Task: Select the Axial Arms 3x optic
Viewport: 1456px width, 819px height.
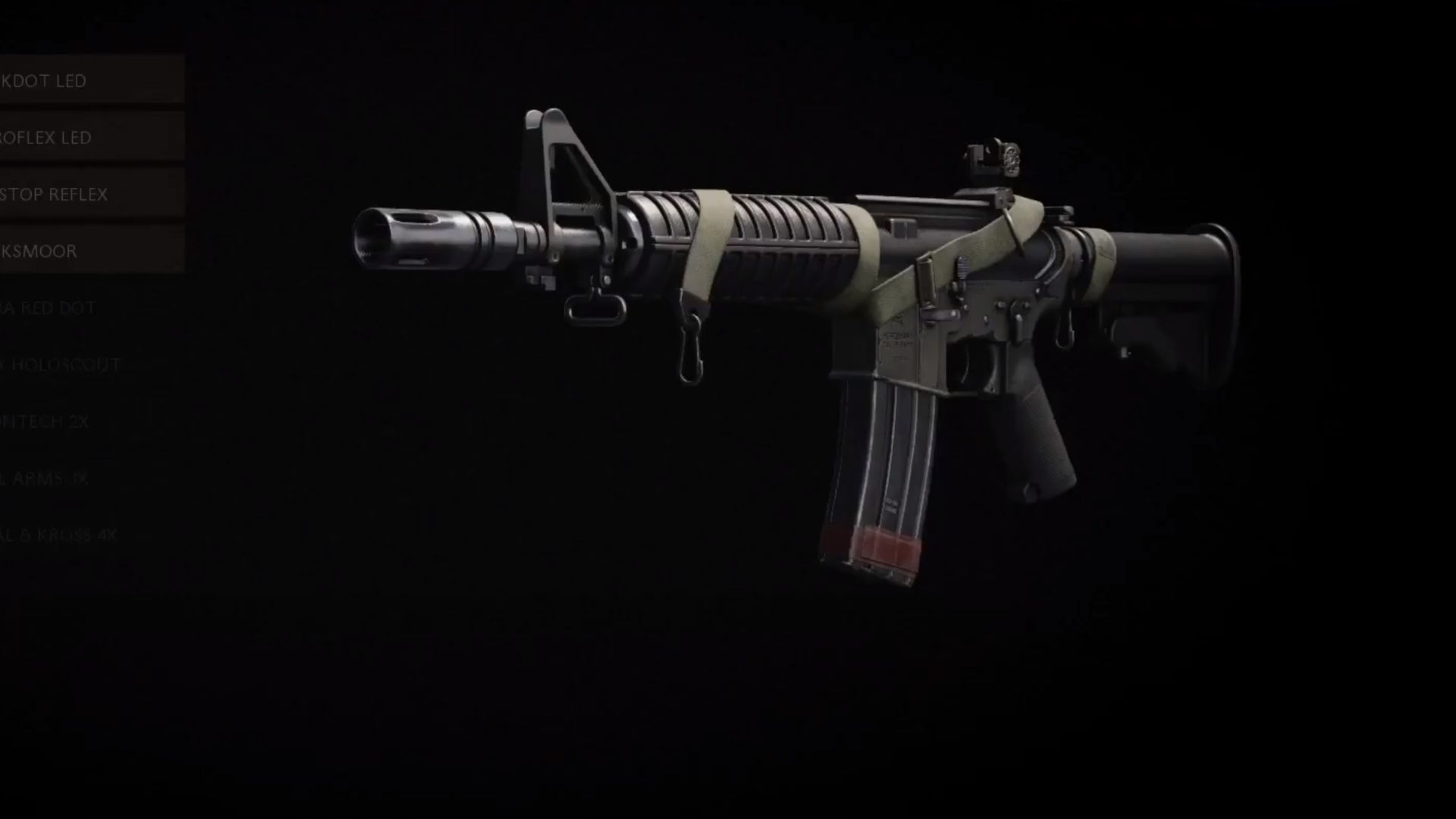Action: click(76, 479)
